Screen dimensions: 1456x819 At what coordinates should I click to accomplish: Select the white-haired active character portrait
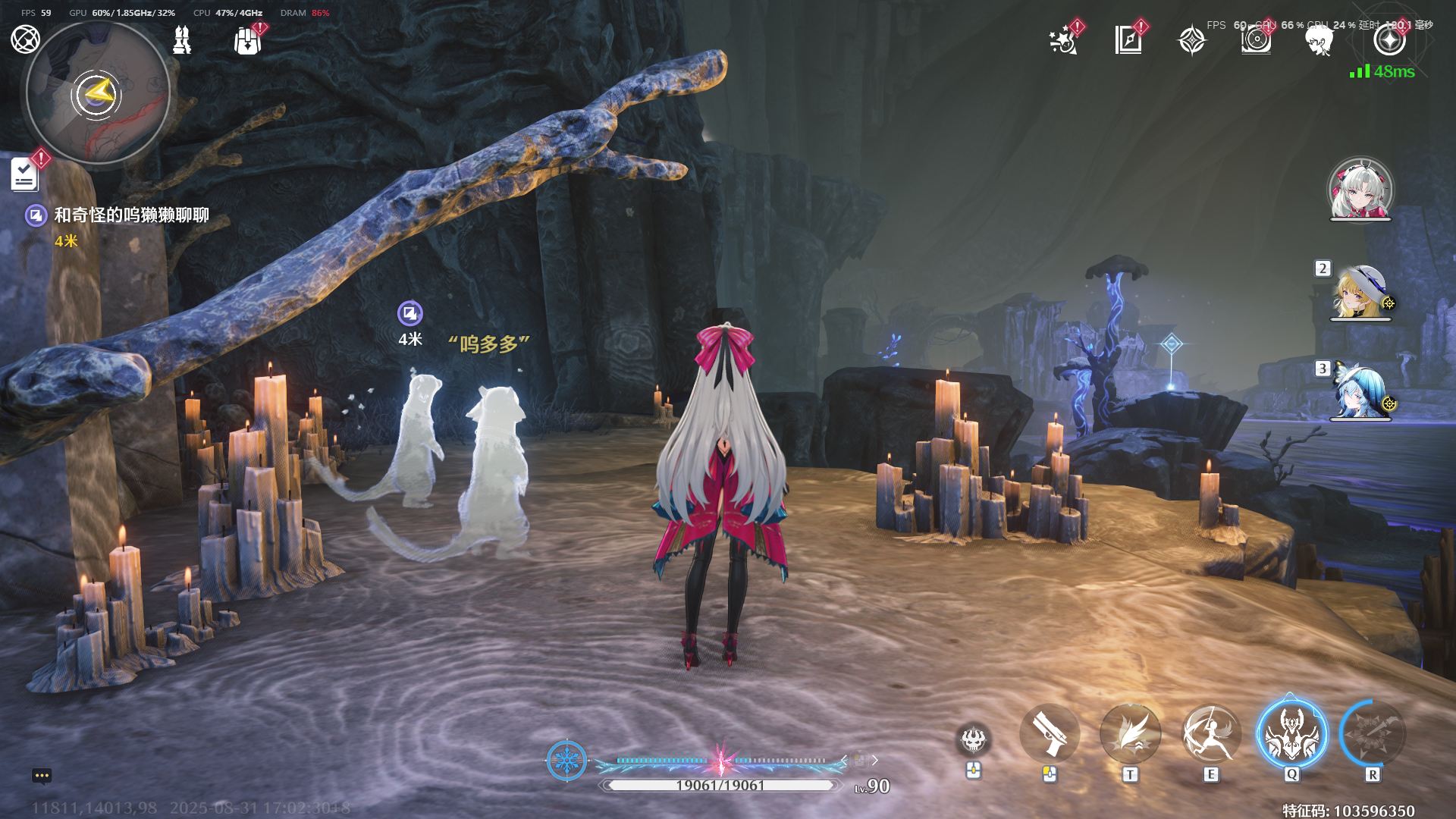1360,189
